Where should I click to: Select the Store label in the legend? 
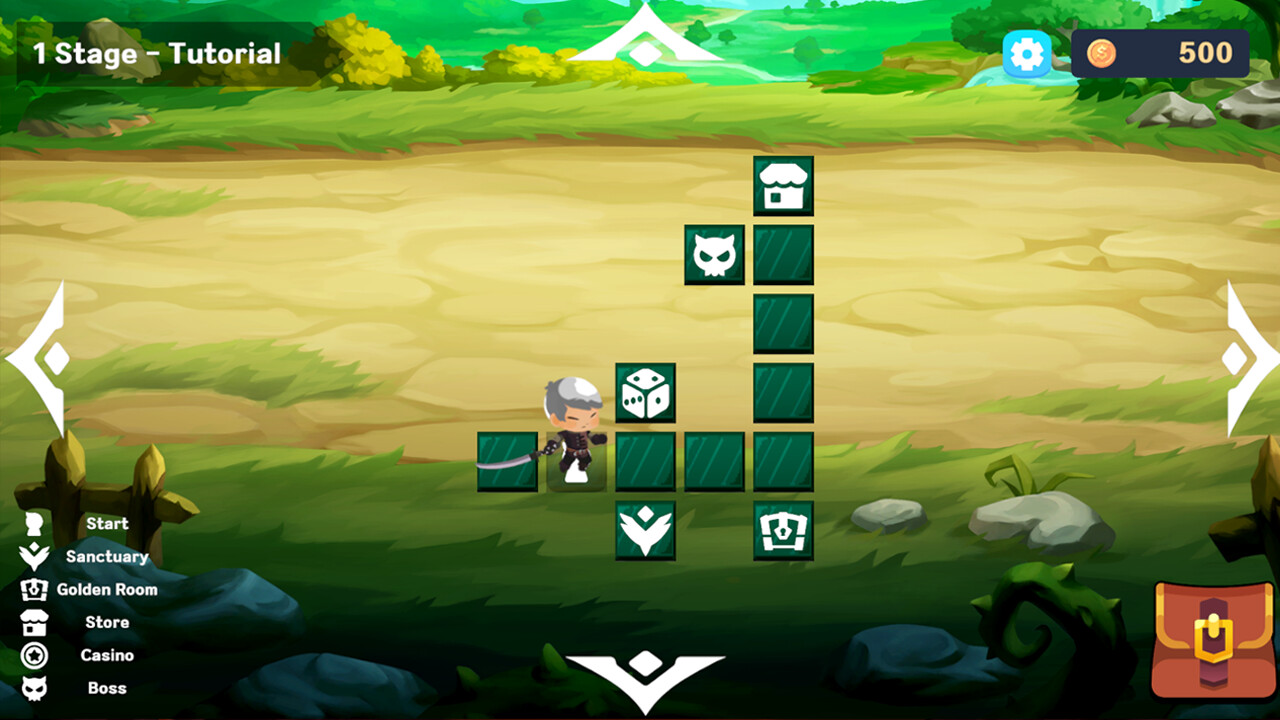click(110, 622)
